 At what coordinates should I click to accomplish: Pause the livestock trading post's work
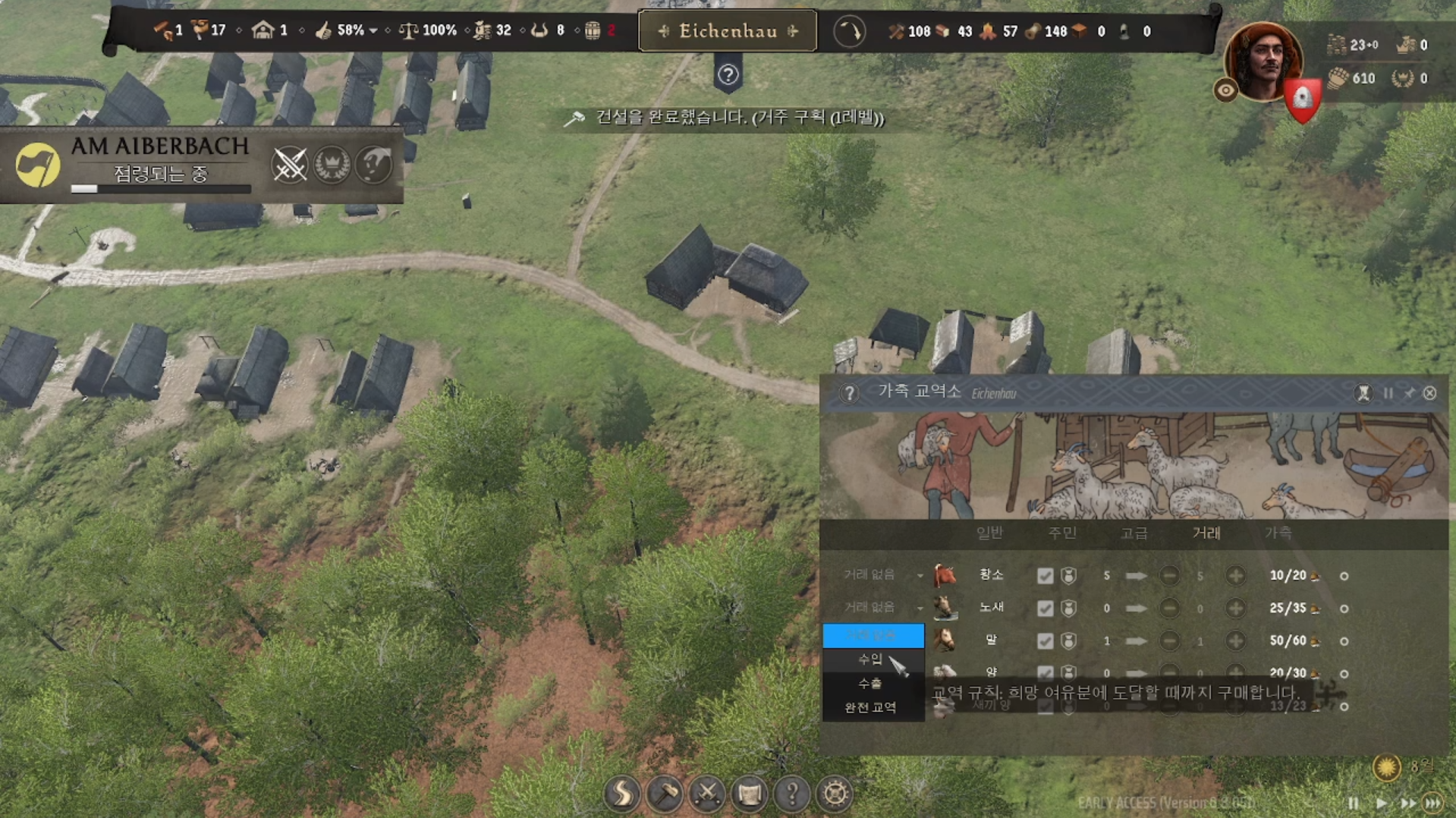coord(1388,393)
